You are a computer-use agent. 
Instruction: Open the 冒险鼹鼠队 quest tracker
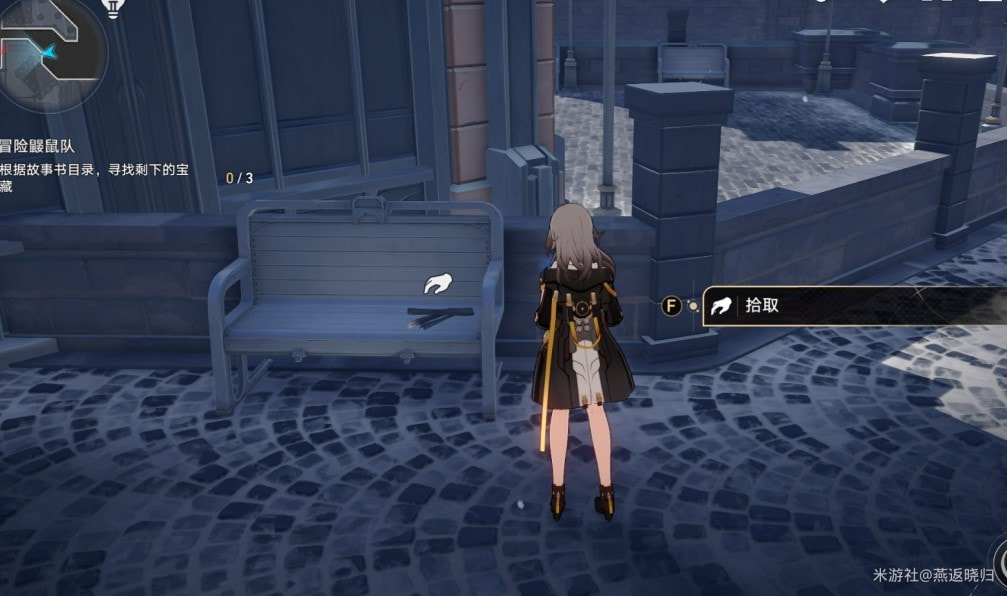click(40, 146)
